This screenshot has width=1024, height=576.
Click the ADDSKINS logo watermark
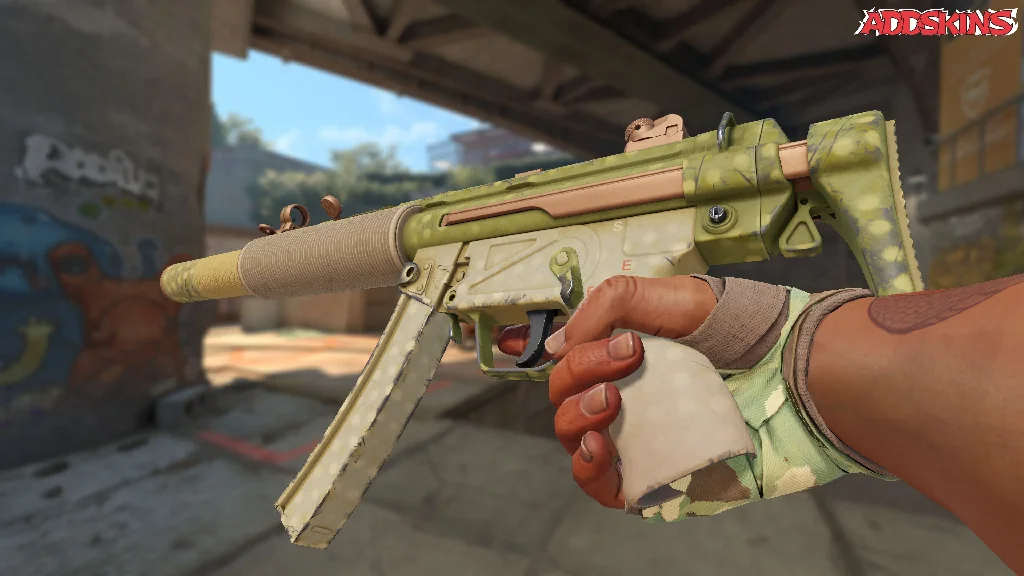click(939, 22)
